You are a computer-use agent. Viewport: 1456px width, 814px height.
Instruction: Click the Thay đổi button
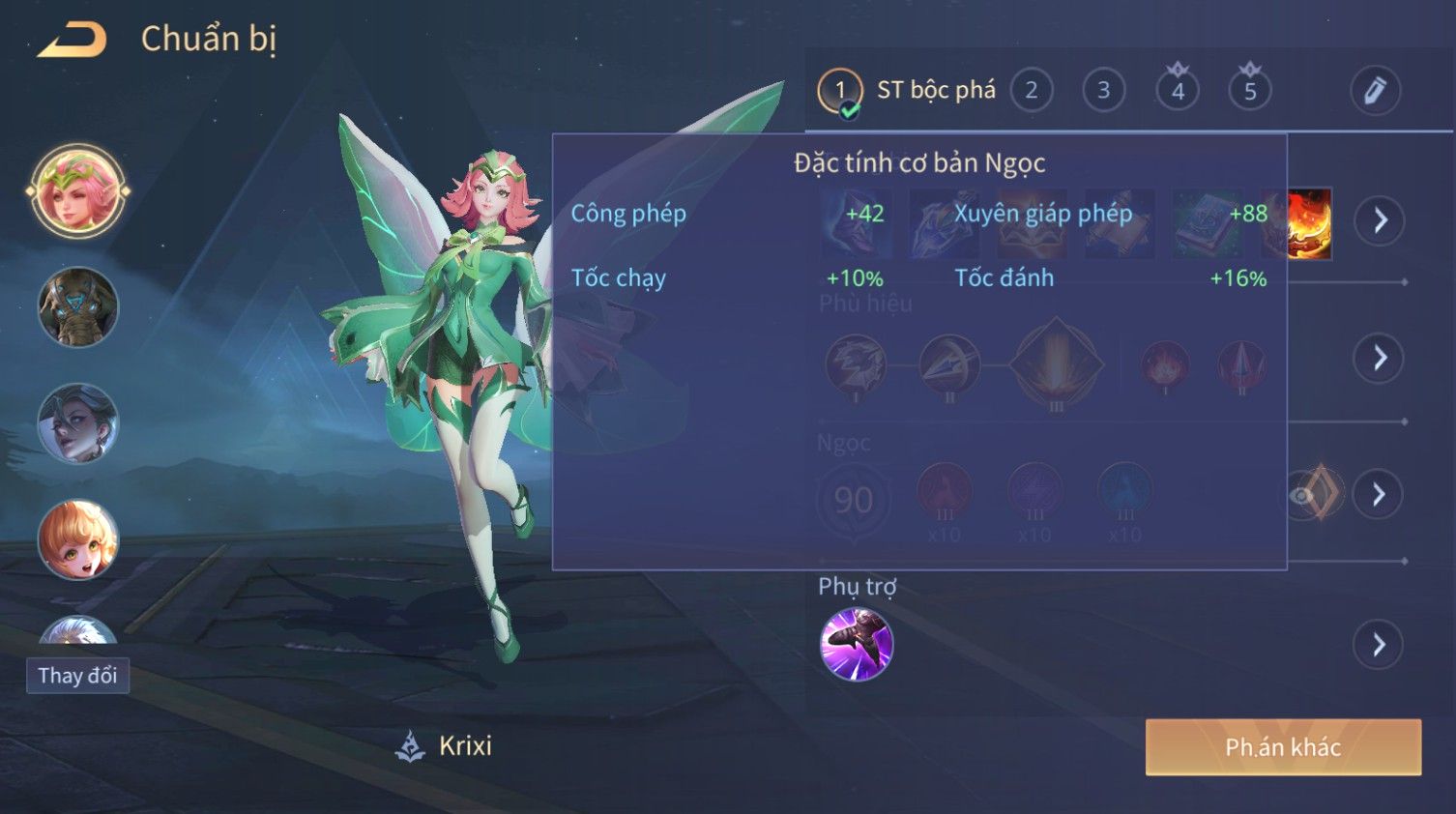click(77, 675)
